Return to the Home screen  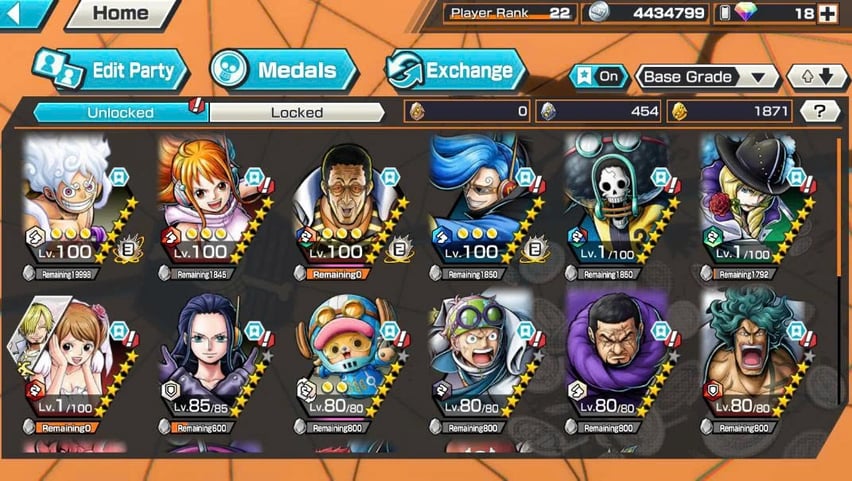click(x=120, y=14)
